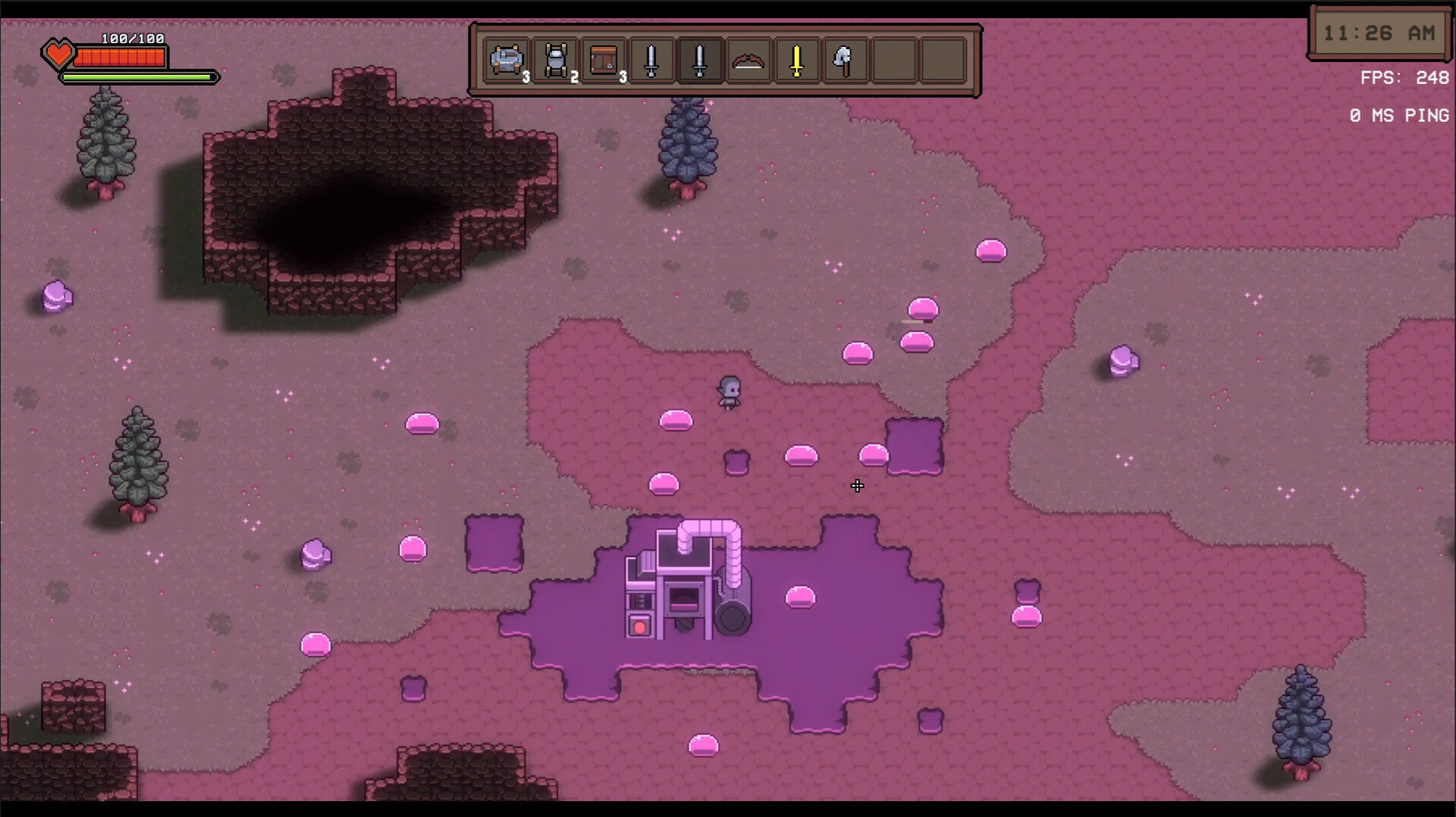Viewport: 1456px width, 817px height.
Task: Select the wooden chest item in the hotbar
Action: click(603, 61)
